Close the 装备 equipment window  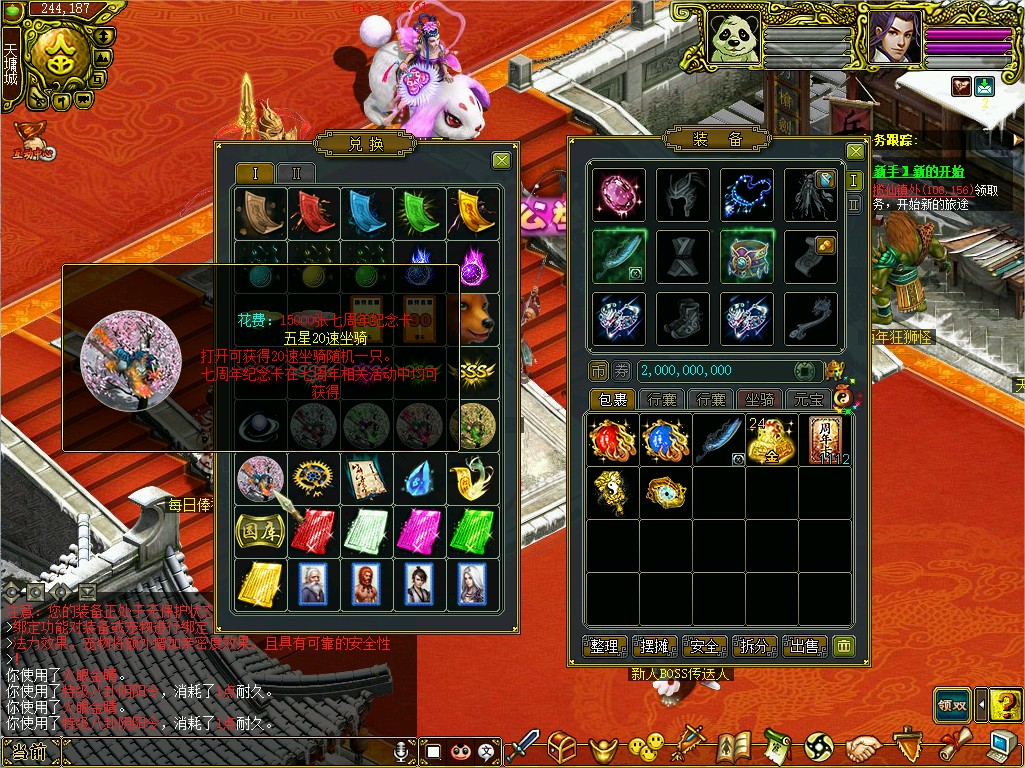tap(855, 152)
